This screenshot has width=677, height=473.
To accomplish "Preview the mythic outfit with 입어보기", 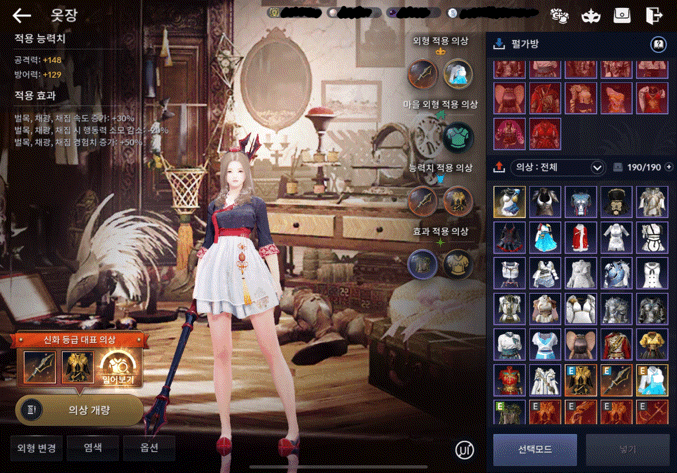I will pos(118,369).
